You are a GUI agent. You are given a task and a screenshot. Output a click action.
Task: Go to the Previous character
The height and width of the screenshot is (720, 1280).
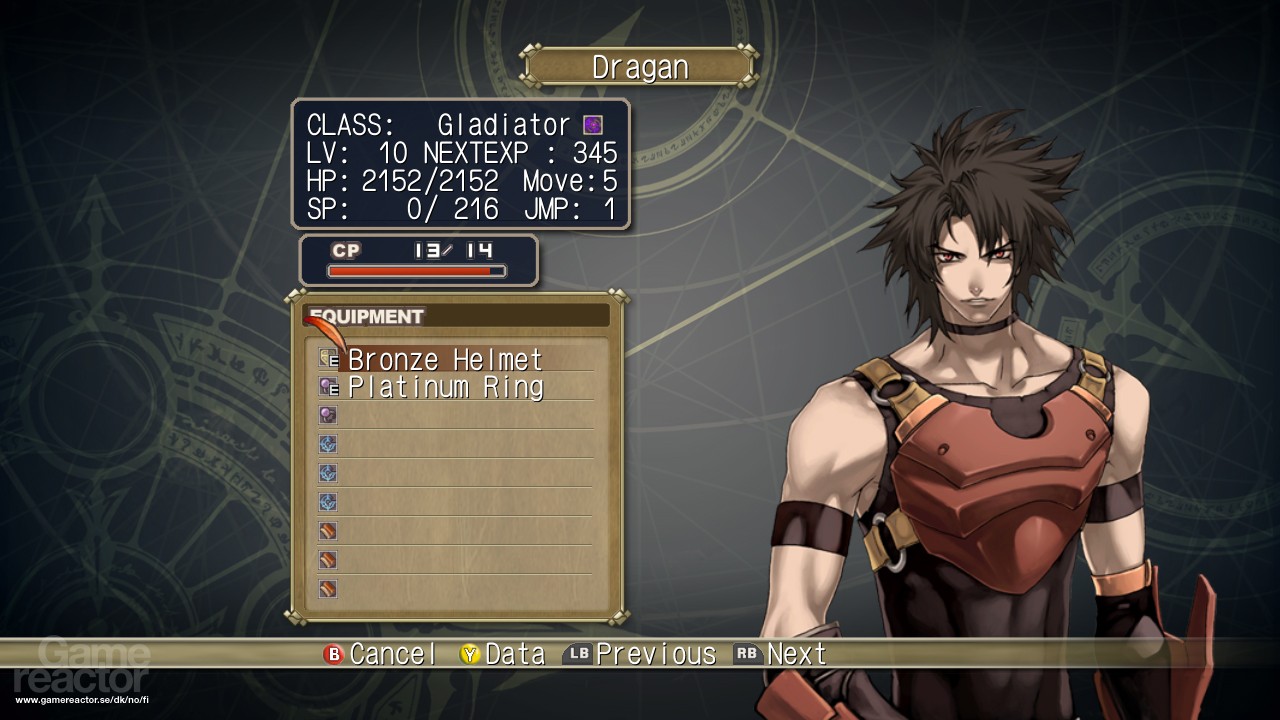(640, 655)
